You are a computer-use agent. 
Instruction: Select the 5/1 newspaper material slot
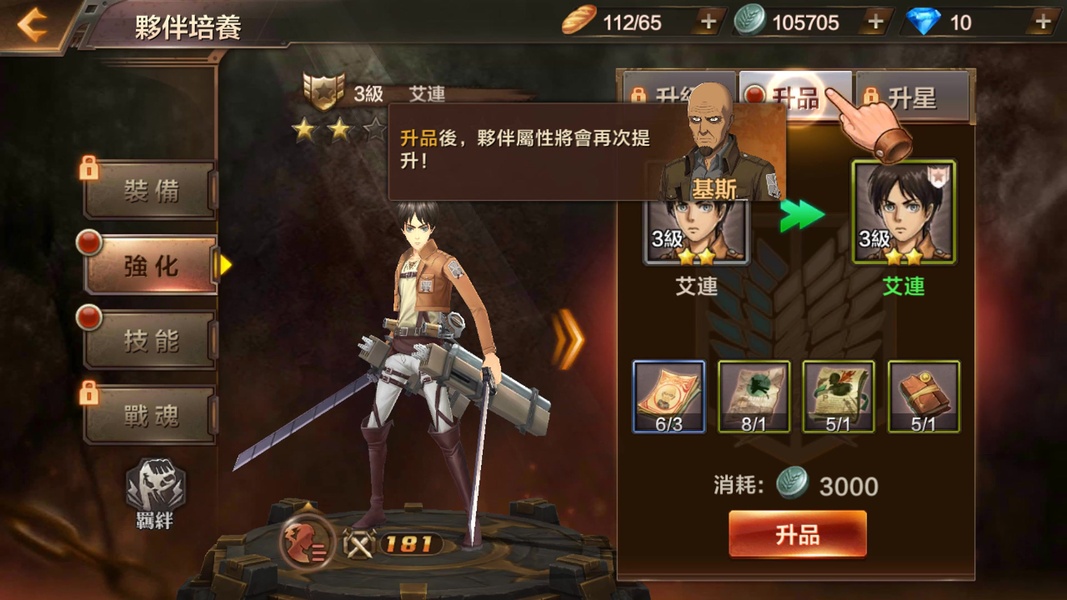pyautogui.click(x=838, y=397)
